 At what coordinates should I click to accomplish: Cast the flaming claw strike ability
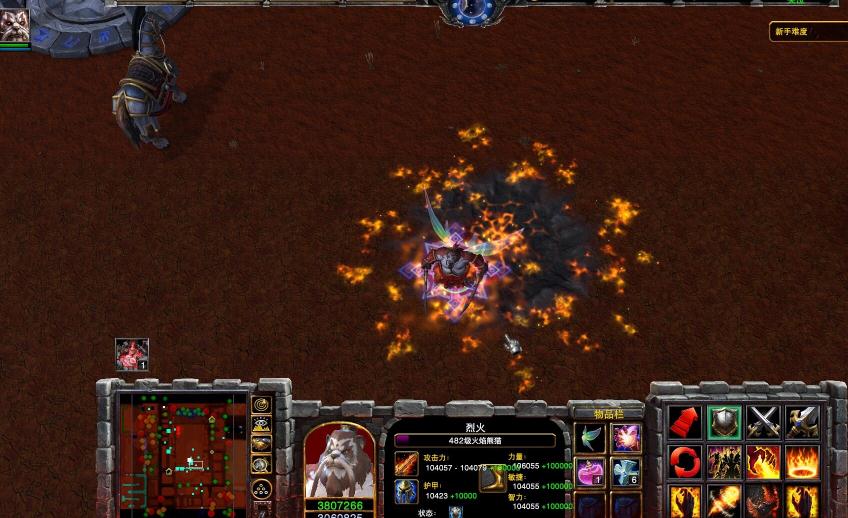[763, 462]
